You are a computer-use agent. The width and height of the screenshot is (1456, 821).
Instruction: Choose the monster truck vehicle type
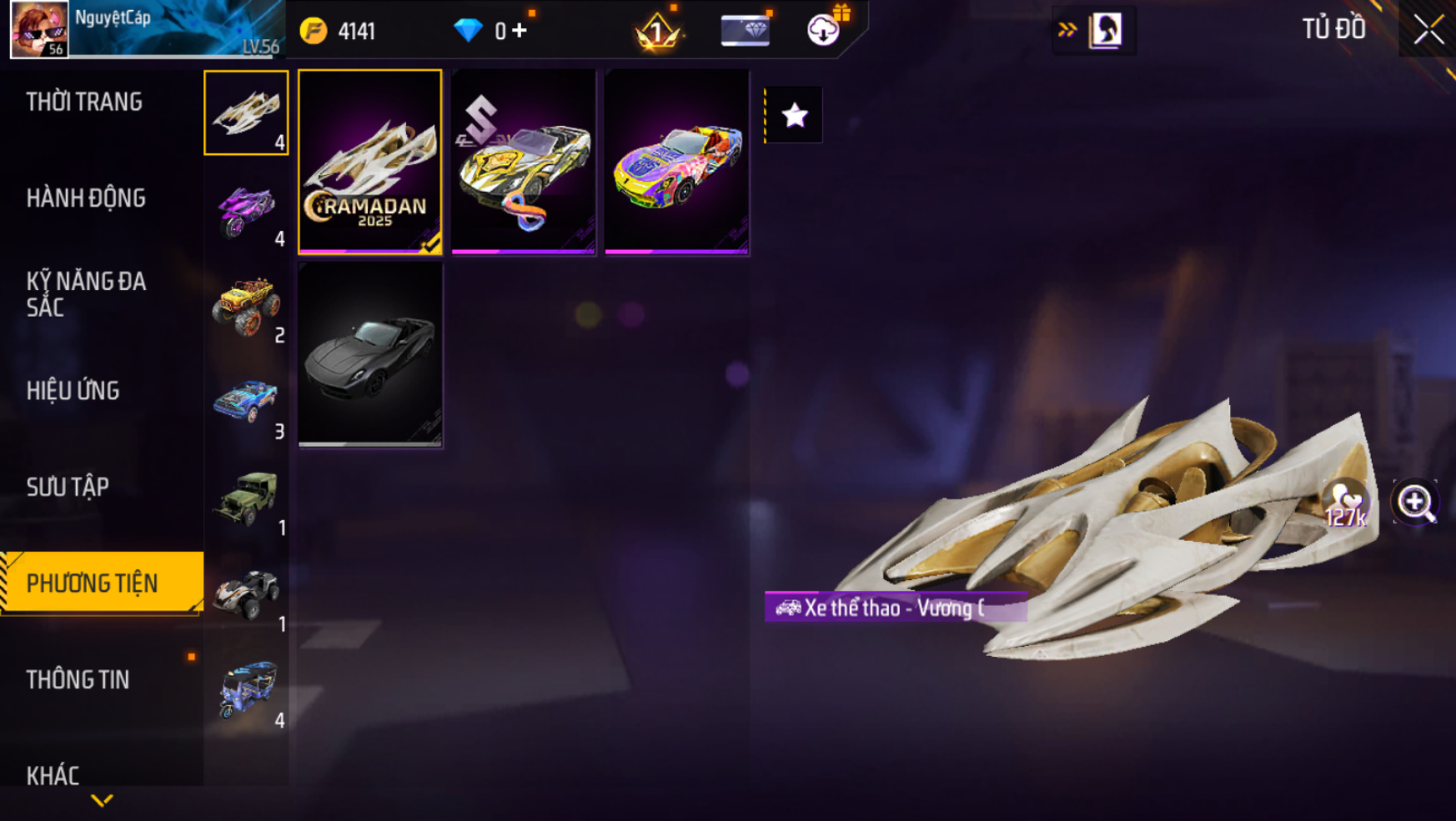[246, 306]
